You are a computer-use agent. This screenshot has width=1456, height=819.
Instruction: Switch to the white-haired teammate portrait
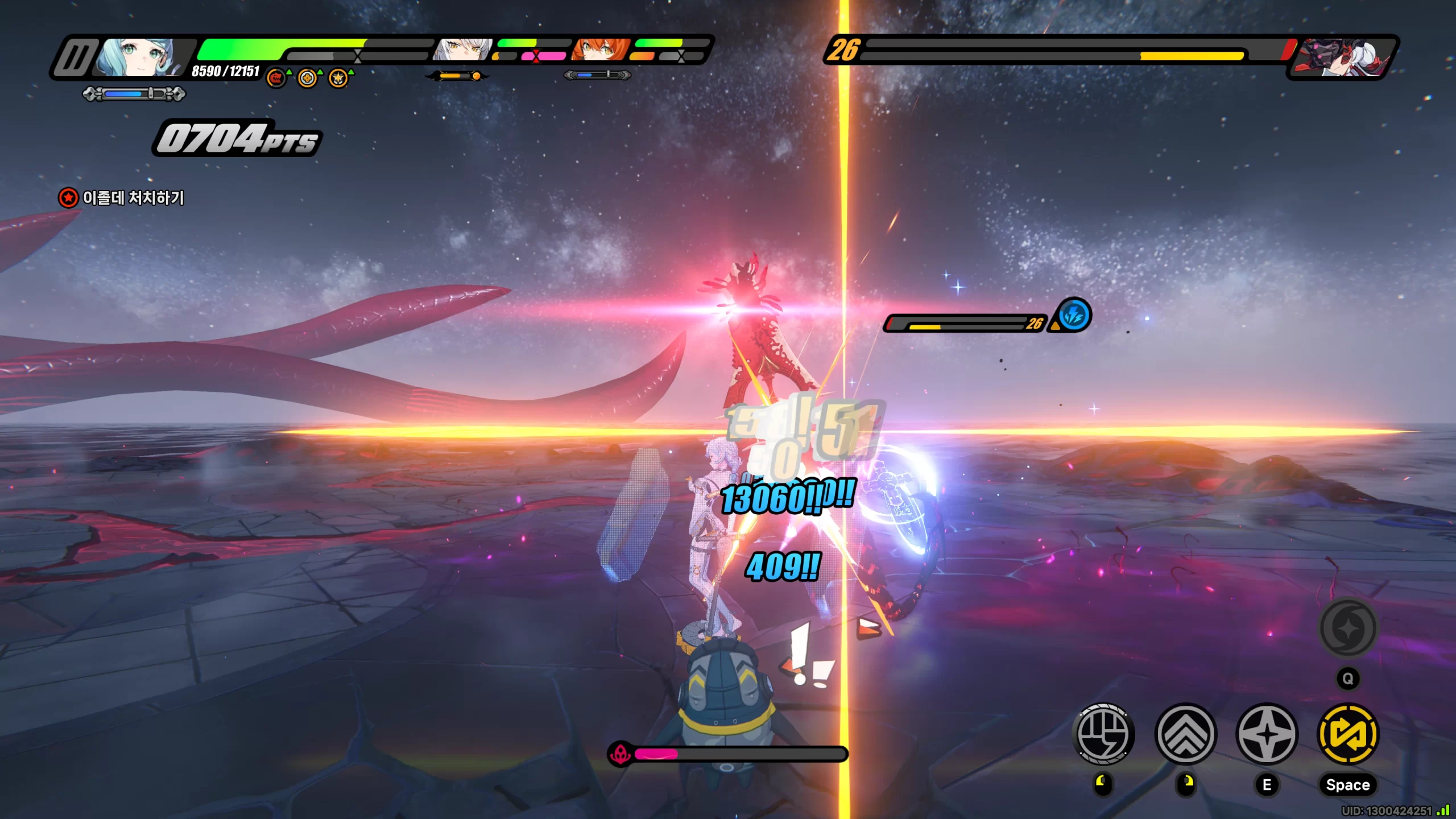point(462,50)
